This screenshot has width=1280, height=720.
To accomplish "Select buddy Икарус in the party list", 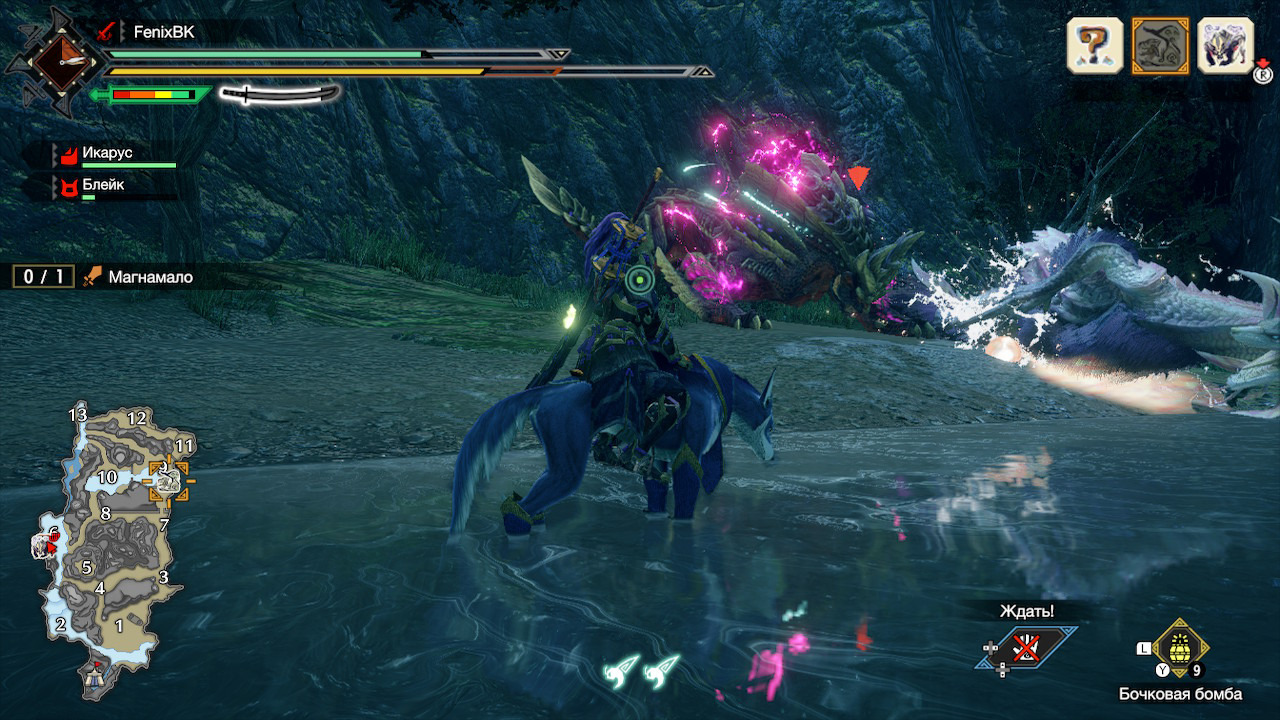I will pyautogui.click(x=108, y=154).
